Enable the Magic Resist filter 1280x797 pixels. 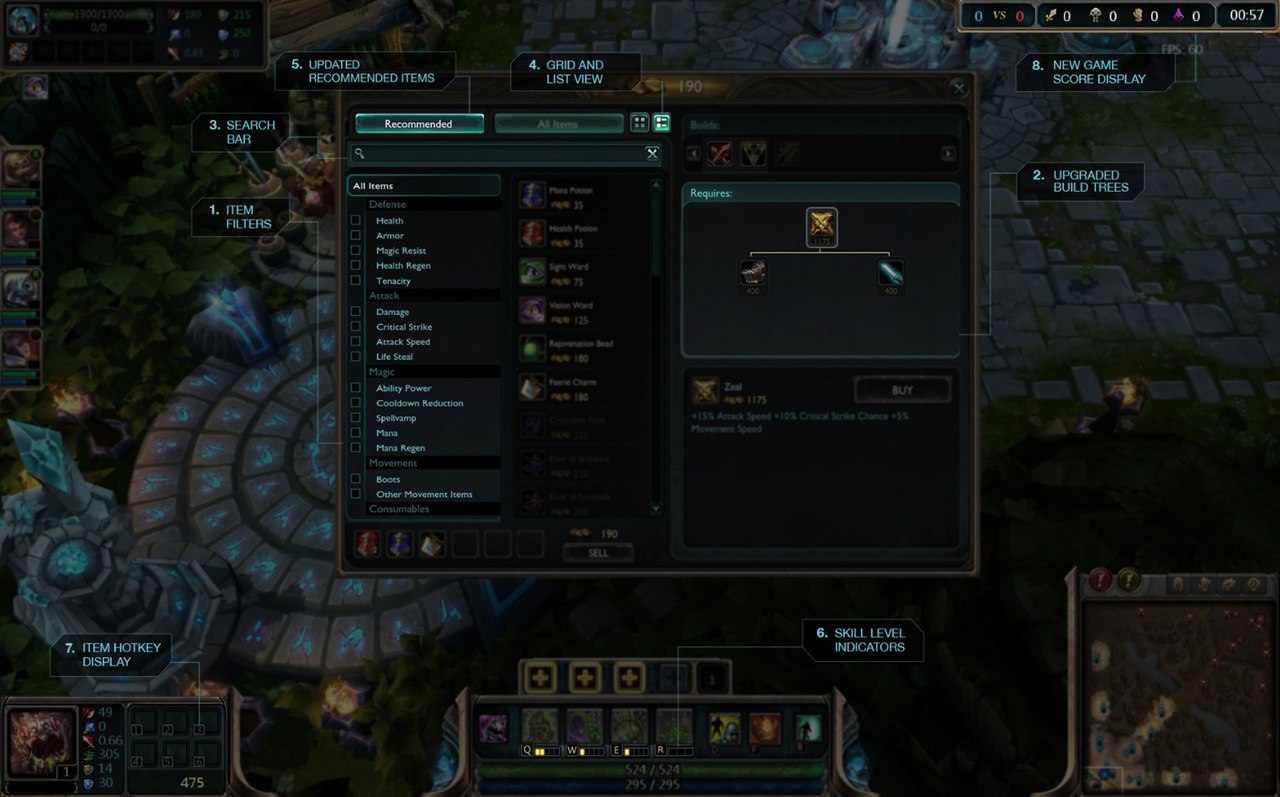click(x=356, y=250)
